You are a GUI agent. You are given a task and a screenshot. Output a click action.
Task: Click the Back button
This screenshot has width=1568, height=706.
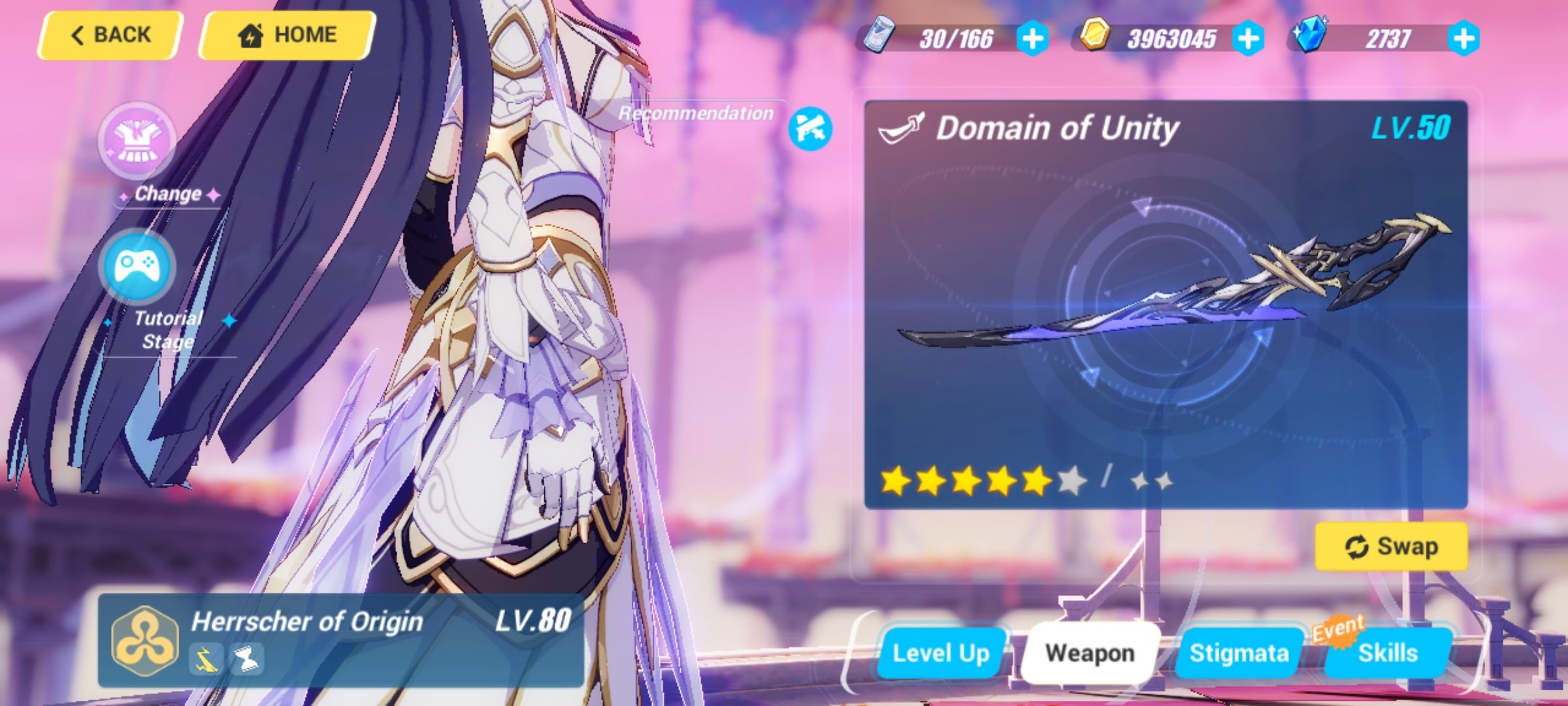click(109, 34)
